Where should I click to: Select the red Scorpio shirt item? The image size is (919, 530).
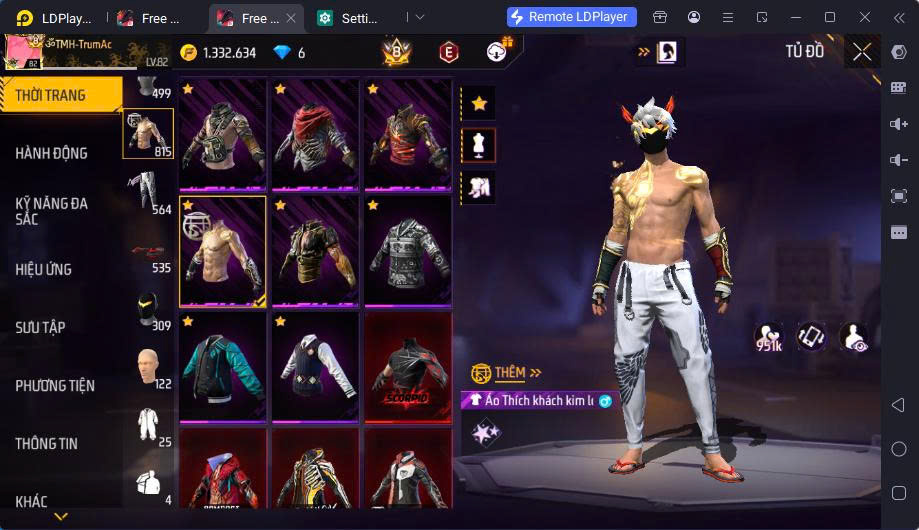(407, 365)
